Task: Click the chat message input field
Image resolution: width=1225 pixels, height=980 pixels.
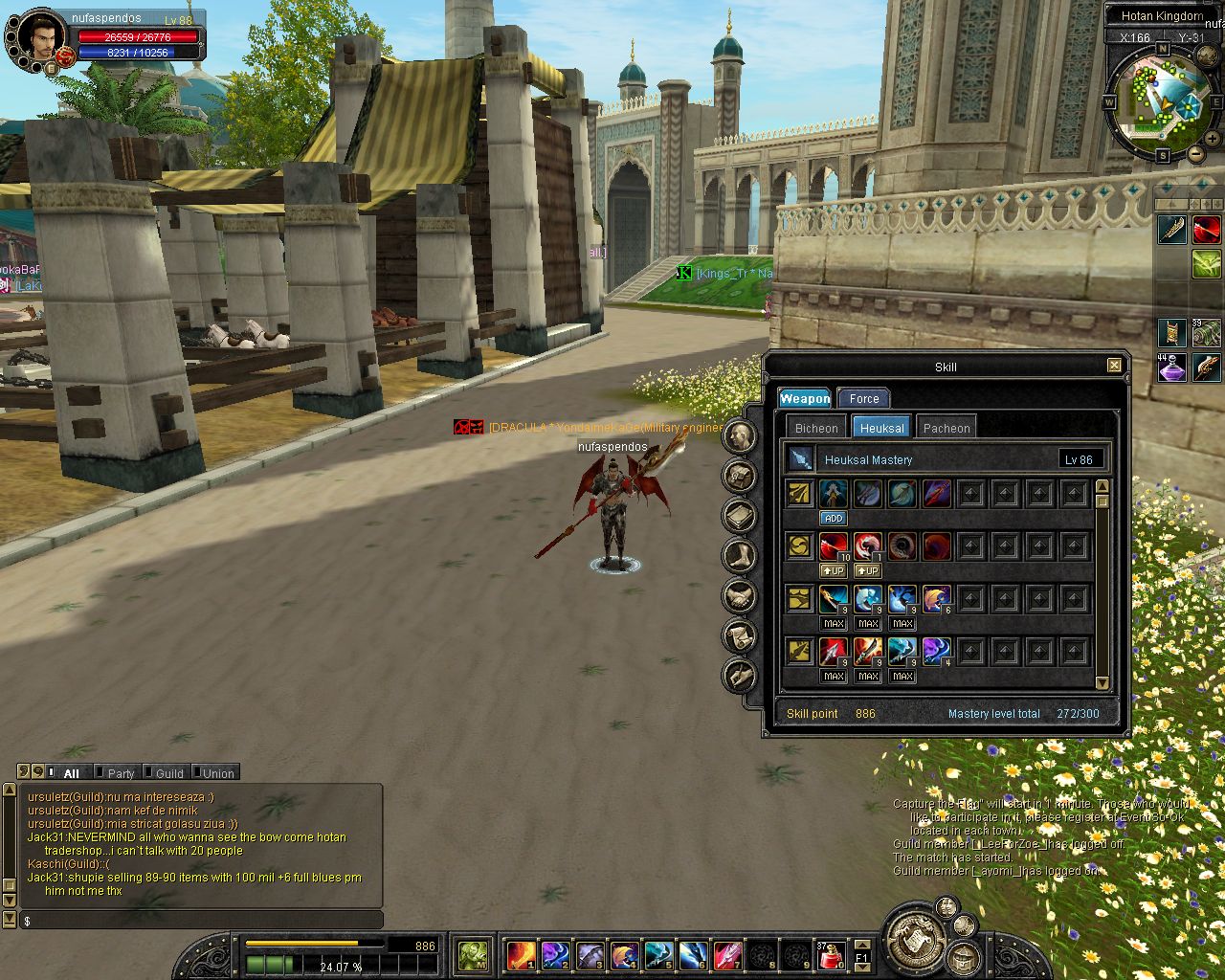Action: (x=201, y=921)
